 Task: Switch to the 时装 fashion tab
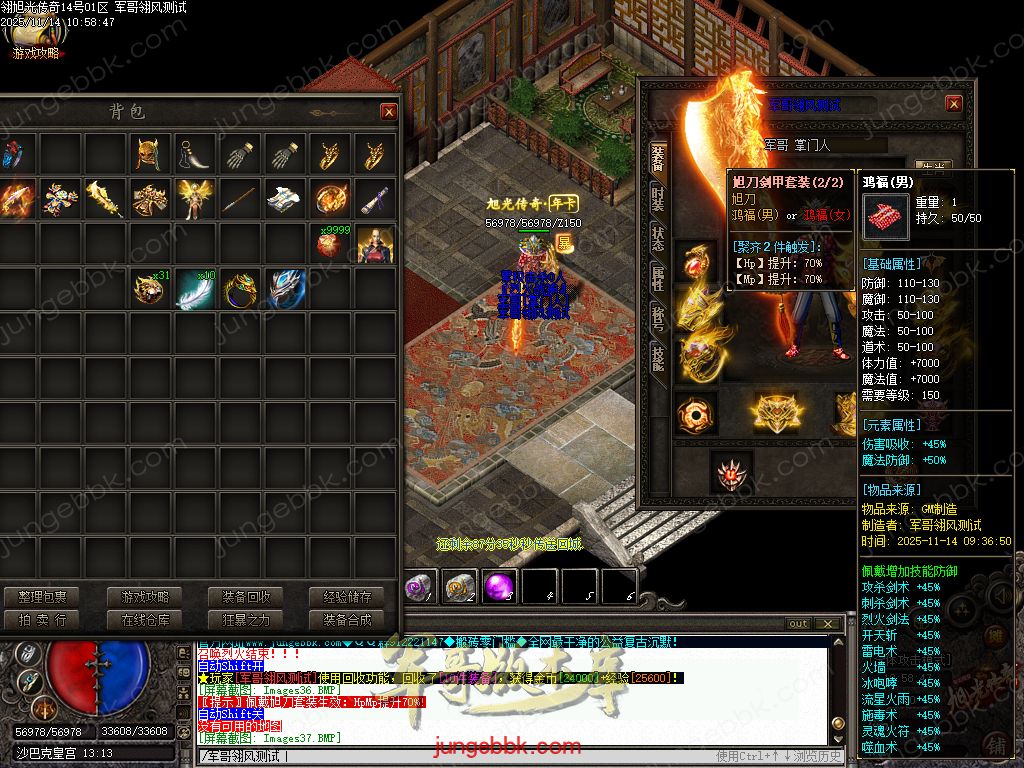[x=658, y=196]
